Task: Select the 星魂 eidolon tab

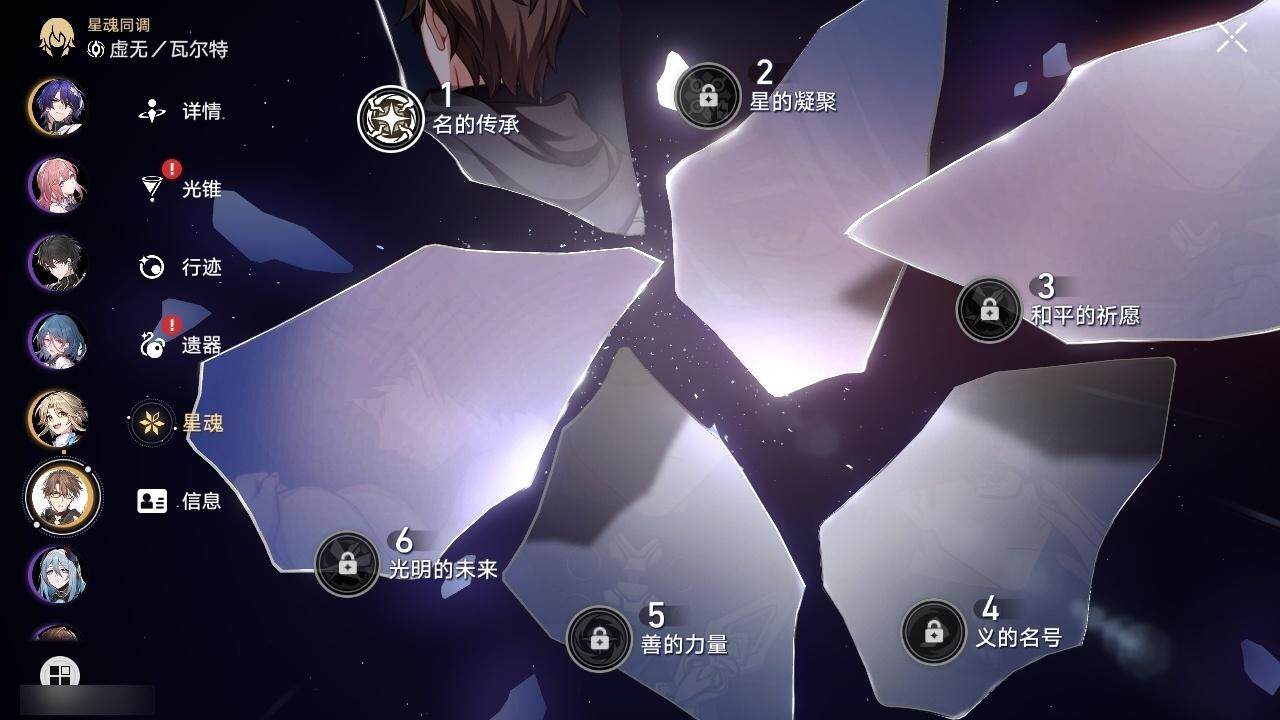Action: click(x=181, y=423)
